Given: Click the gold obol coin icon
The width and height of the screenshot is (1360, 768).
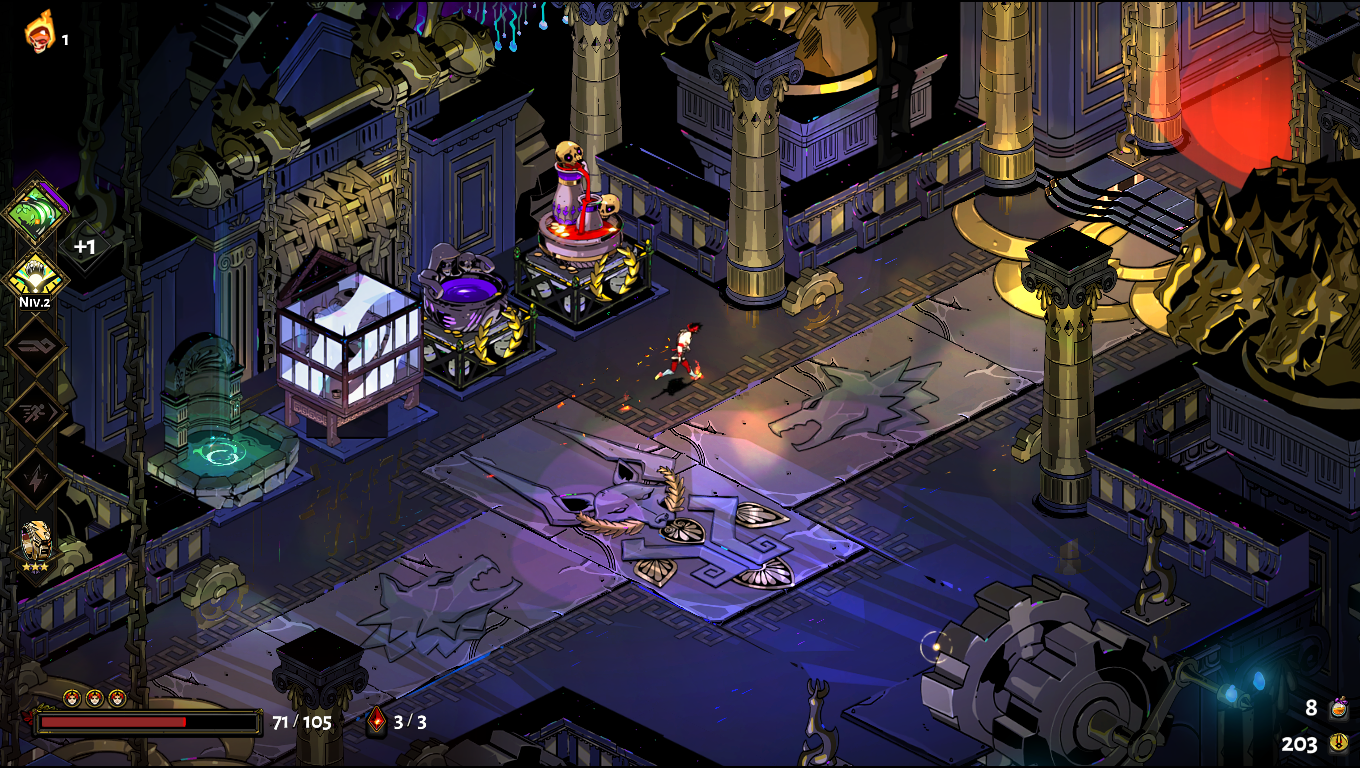Looking at the screenshot, I should point(1338,743).
